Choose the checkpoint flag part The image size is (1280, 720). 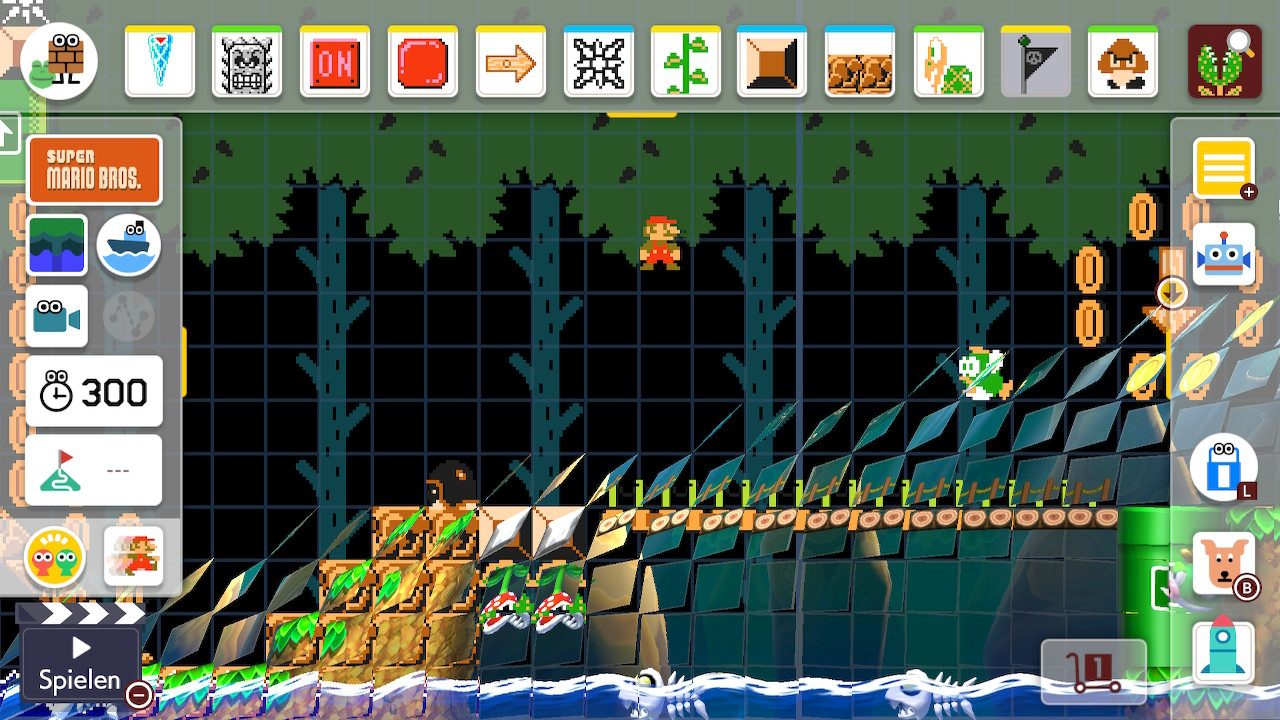[1036, 62]
